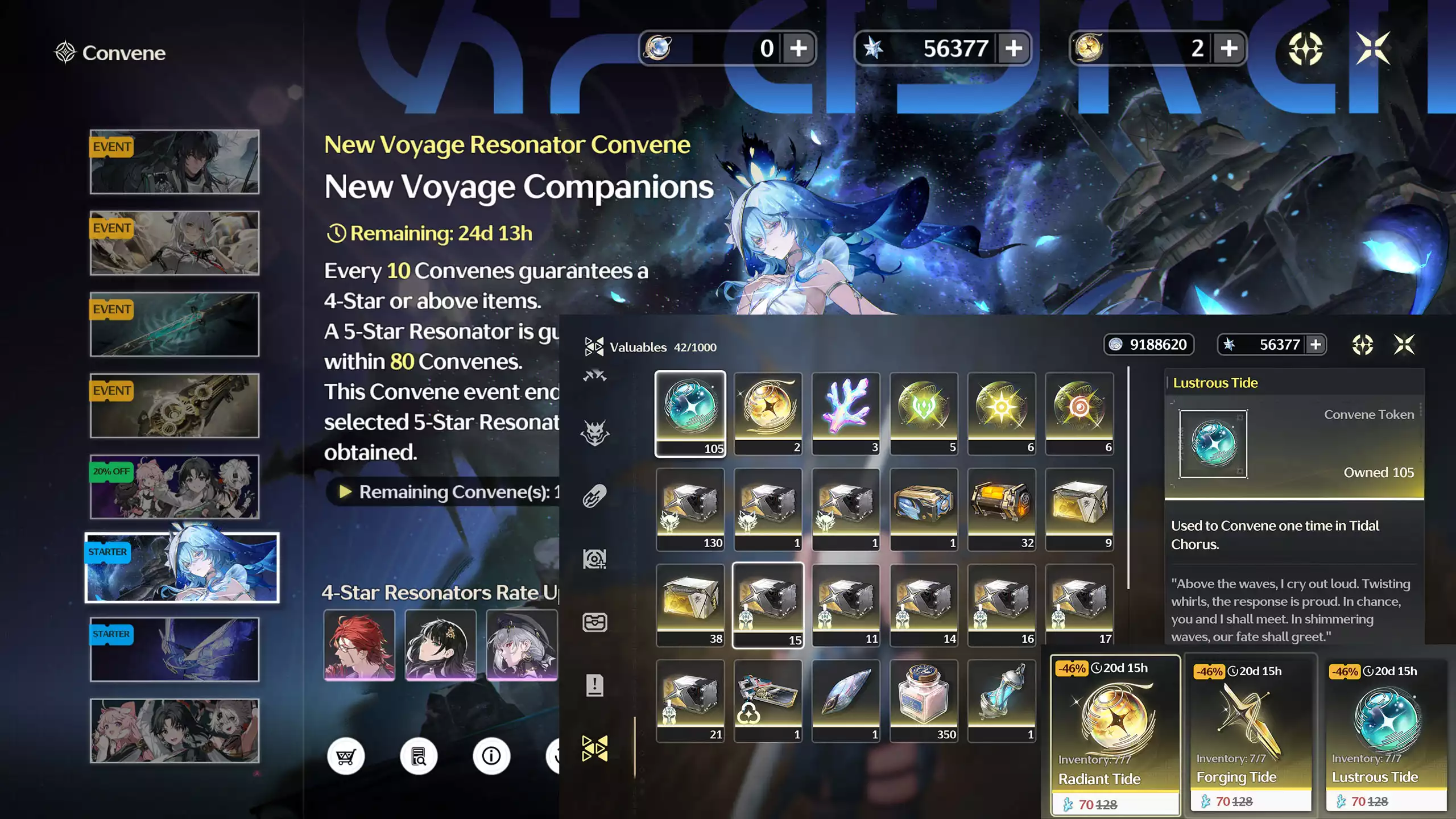Viewport: 1456px width, 819px height.
Task: Open the top EVENT banner in the left list
Action: coord(175,162)
